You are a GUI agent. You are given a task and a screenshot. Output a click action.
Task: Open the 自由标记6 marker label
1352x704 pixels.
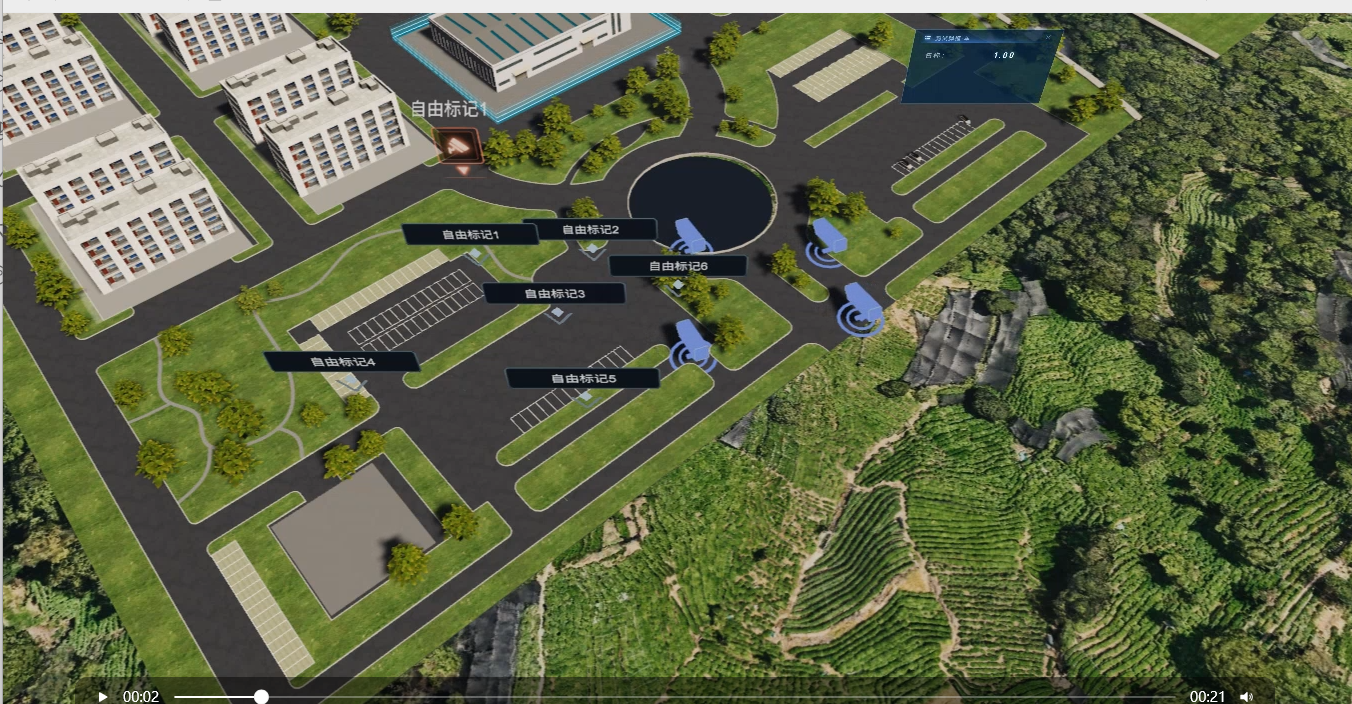point(677,266)
